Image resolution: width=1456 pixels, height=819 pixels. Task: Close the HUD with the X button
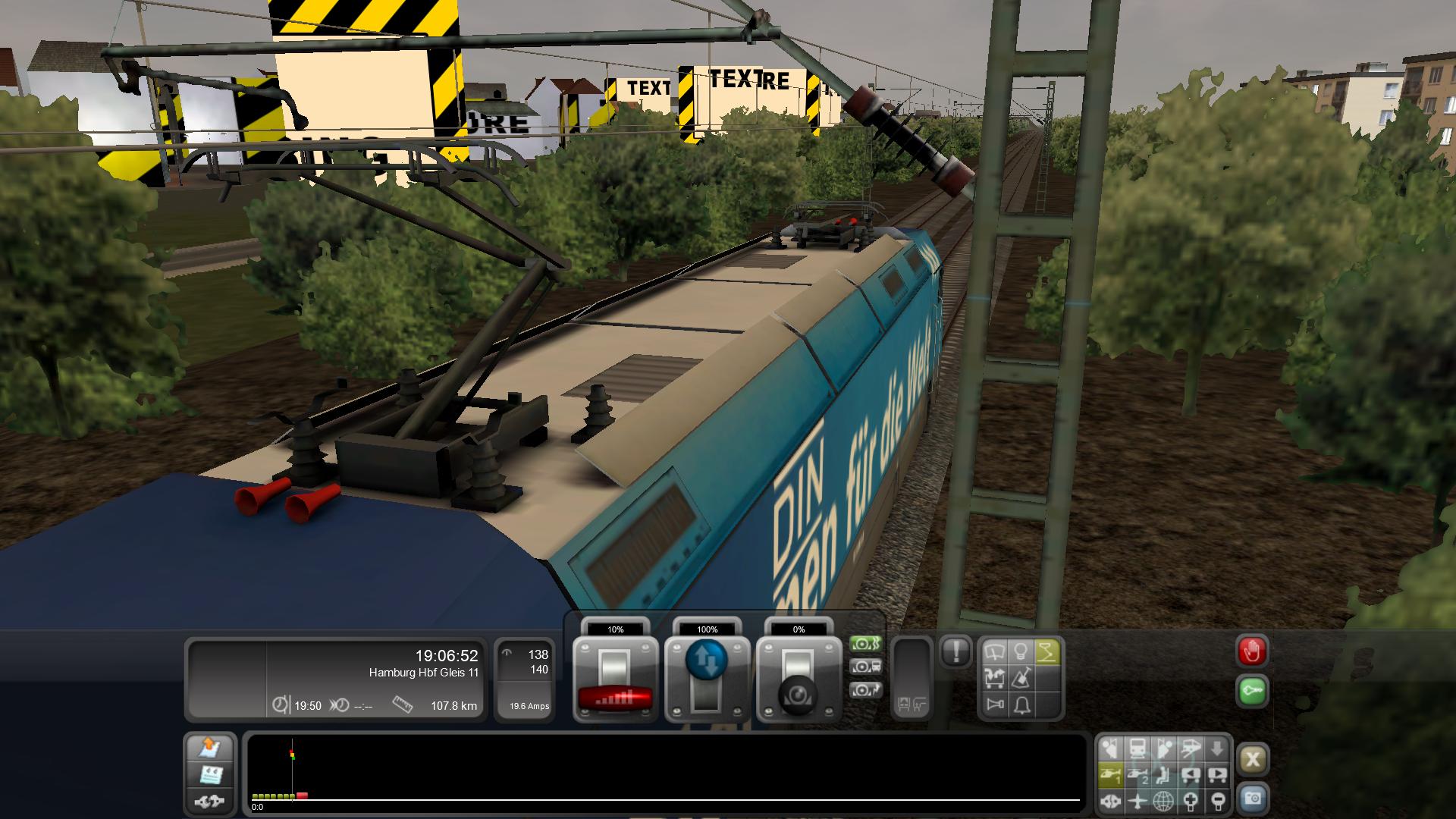tap(1253, 759)
